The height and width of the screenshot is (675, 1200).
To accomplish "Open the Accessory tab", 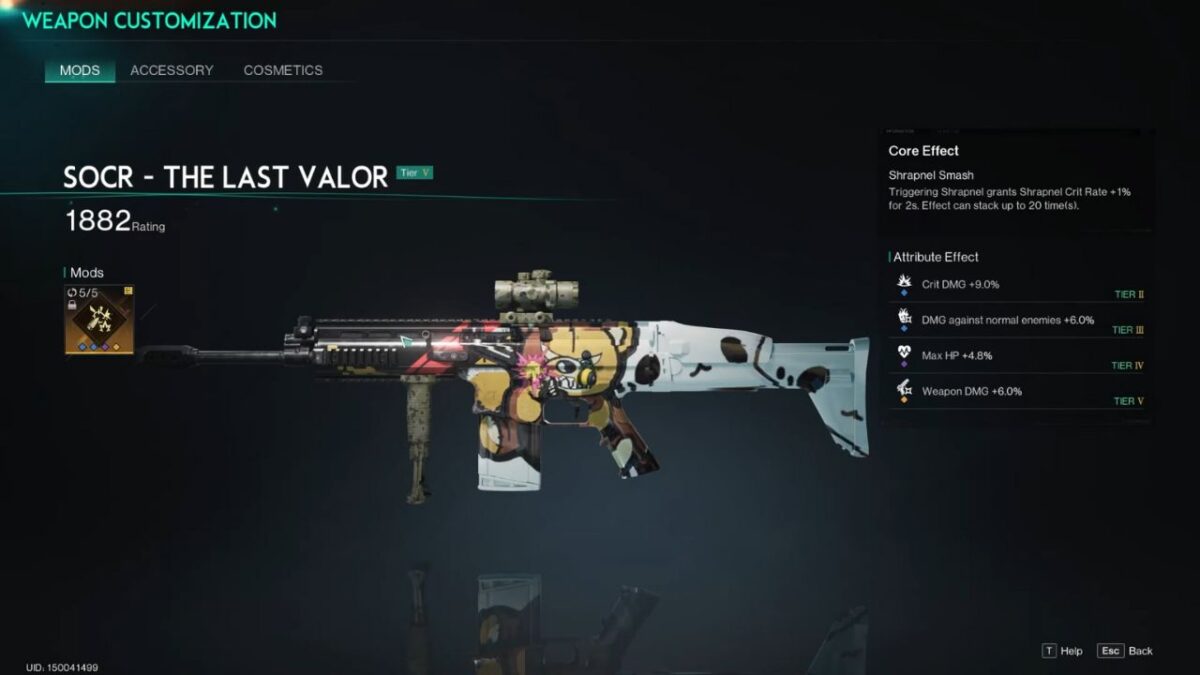I will click(171, 70).
